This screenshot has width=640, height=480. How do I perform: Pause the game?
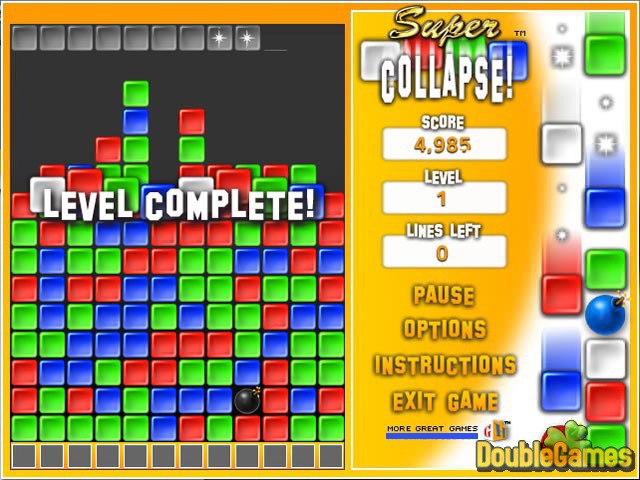[x=444, y=295]
